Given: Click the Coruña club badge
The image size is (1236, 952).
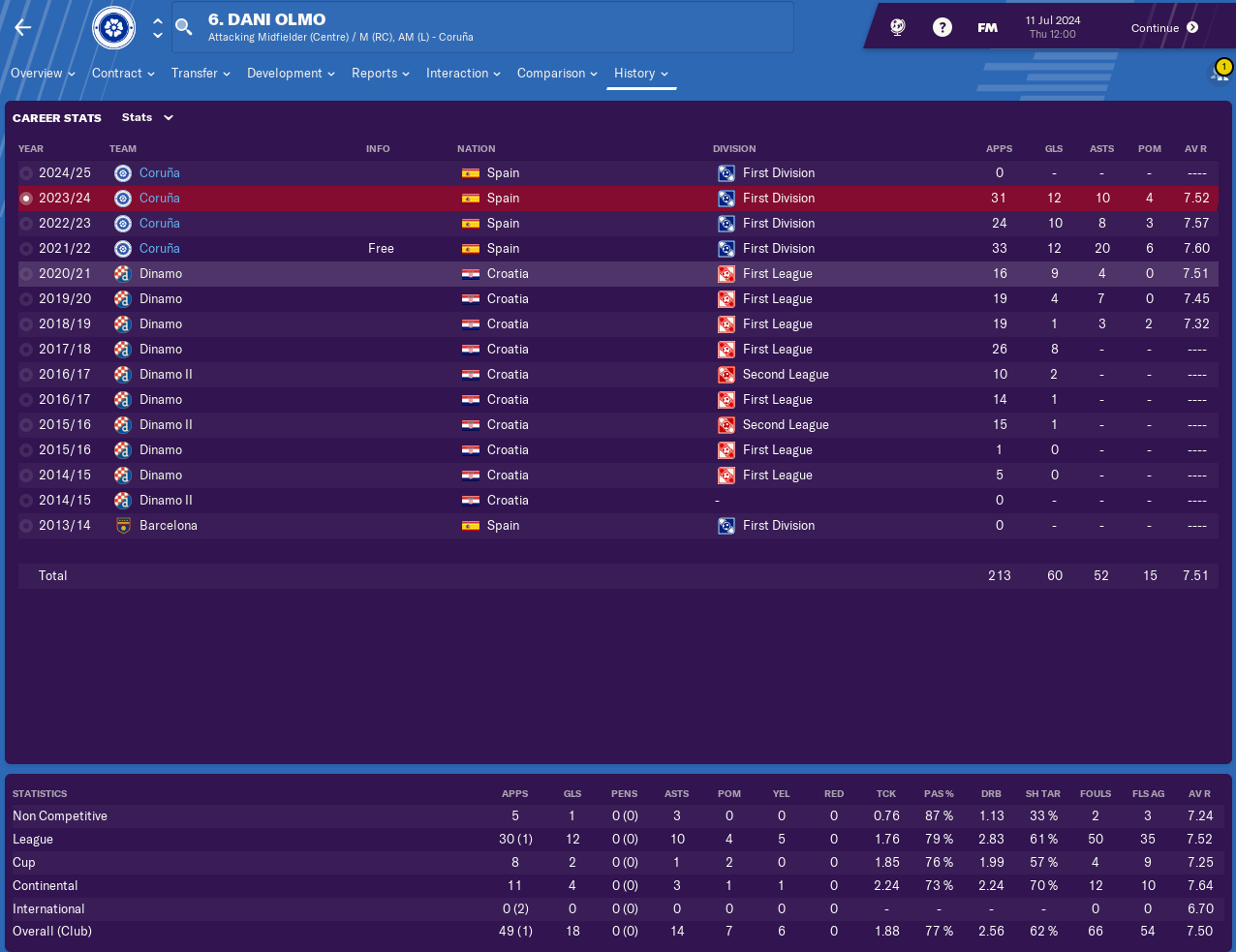Looking at the screenshot, I should 113,27.
